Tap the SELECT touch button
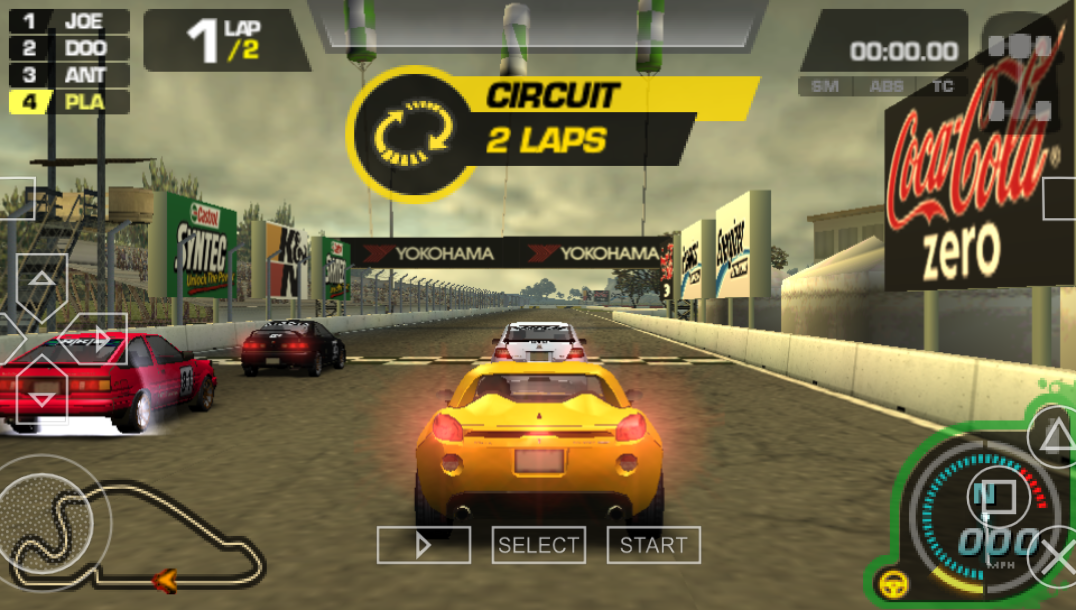 pos(538,545)
